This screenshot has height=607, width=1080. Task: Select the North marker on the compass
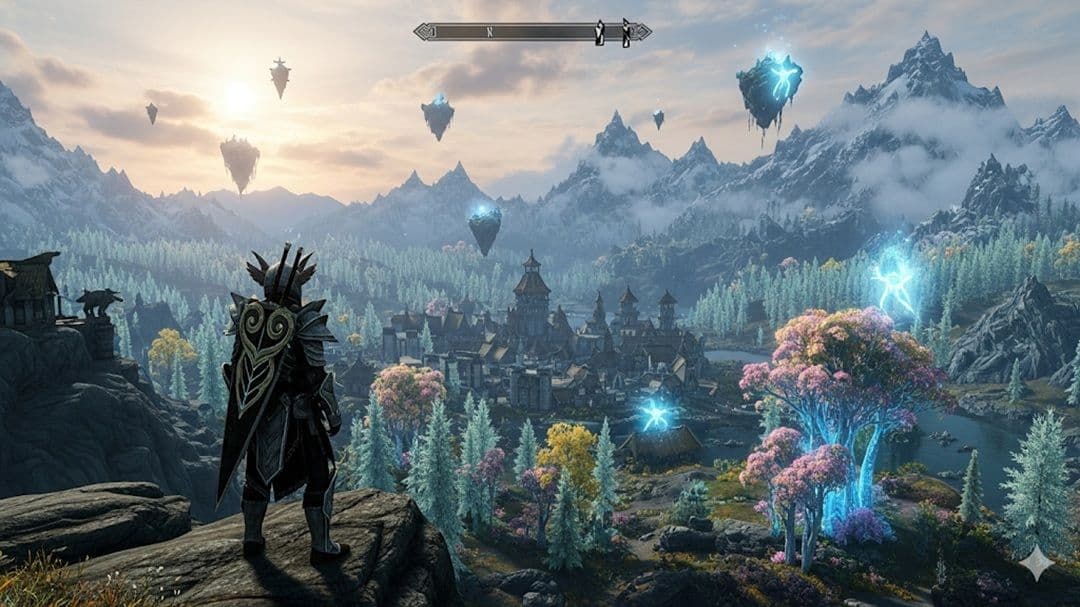pyautogui.click(x=490, y=32)
